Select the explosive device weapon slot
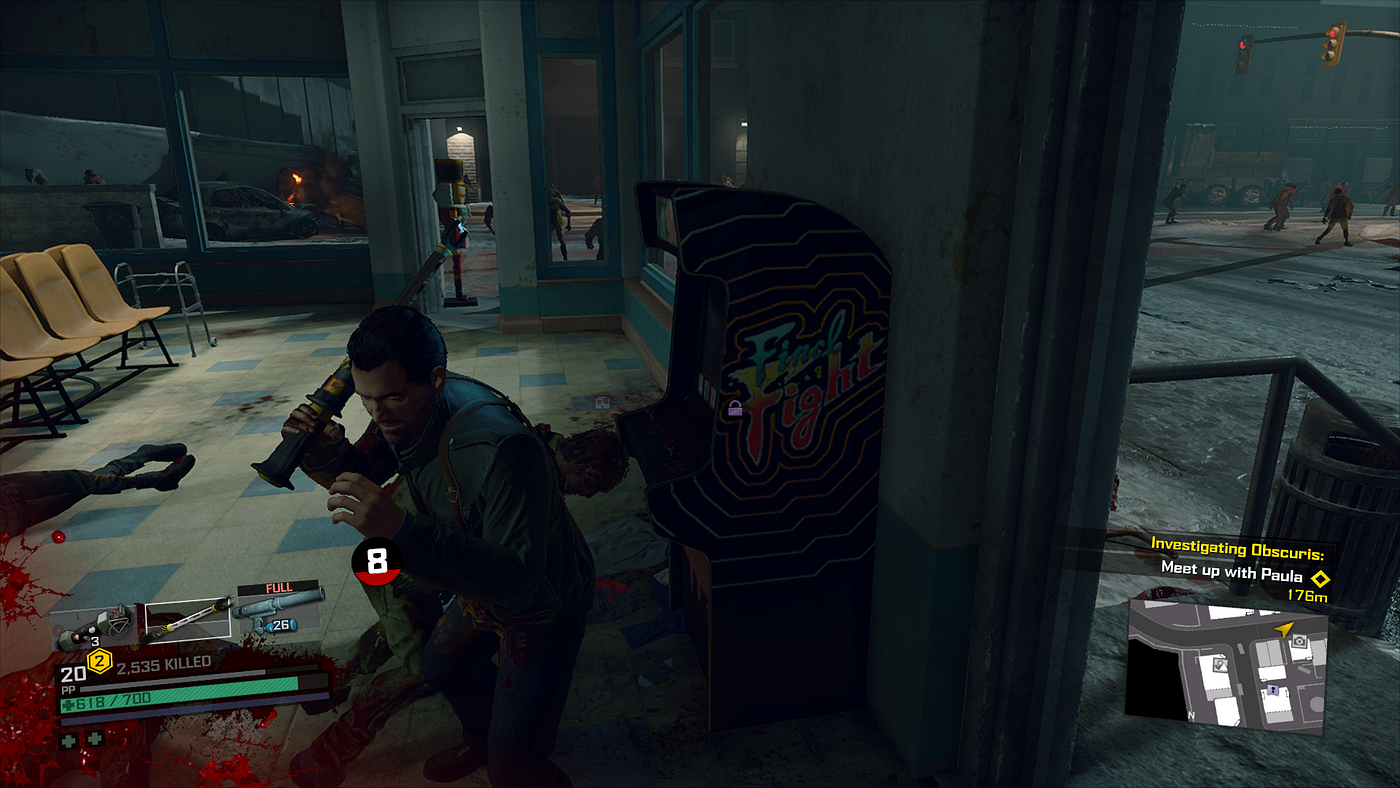This screenshot has width=1400, height=788. click(x=97, y=624)
